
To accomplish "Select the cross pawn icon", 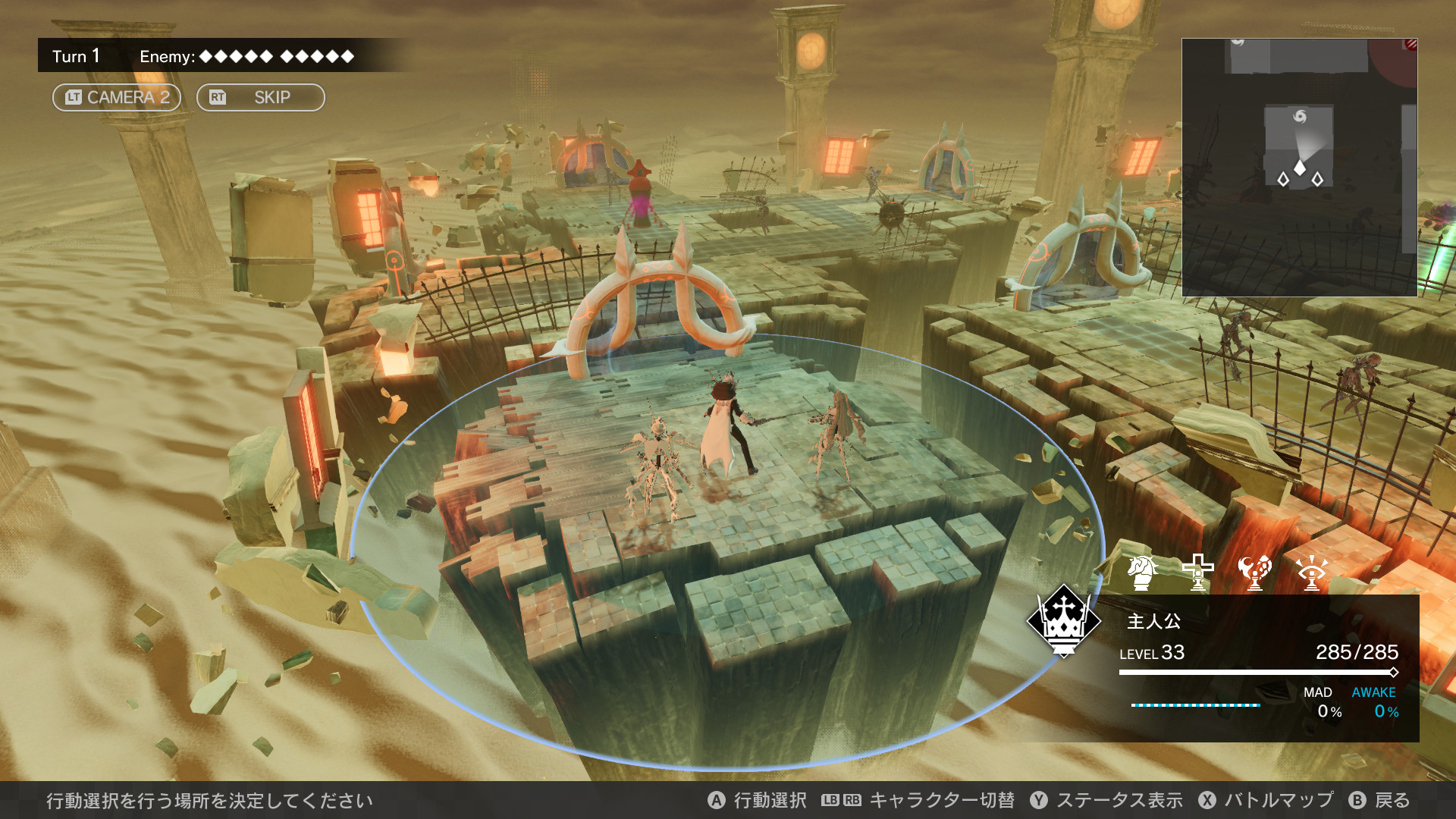I will pyautogui.click(x=1198, y=572).
